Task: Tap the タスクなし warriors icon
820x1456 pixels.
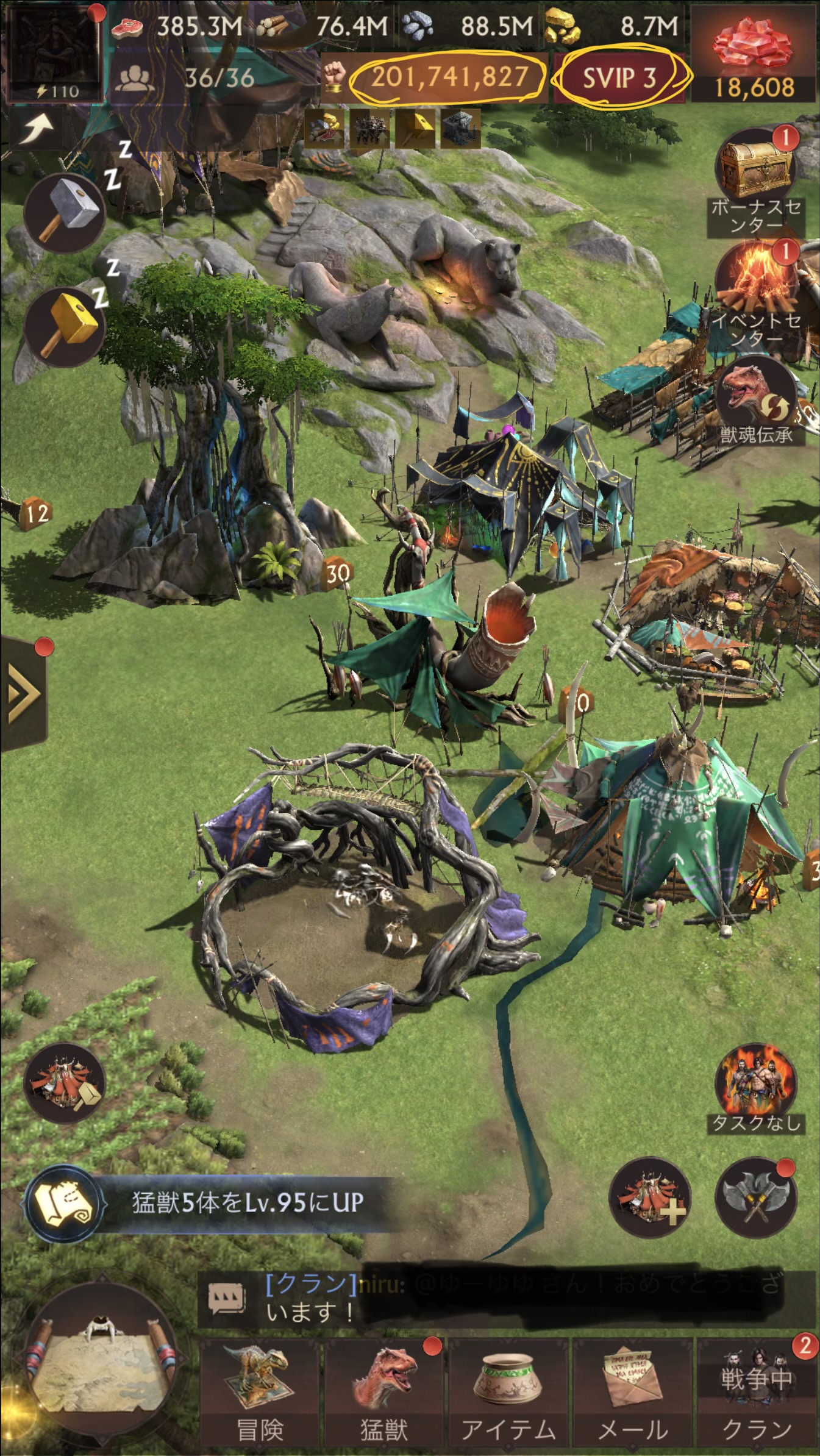Action: tap(756, 1091)
